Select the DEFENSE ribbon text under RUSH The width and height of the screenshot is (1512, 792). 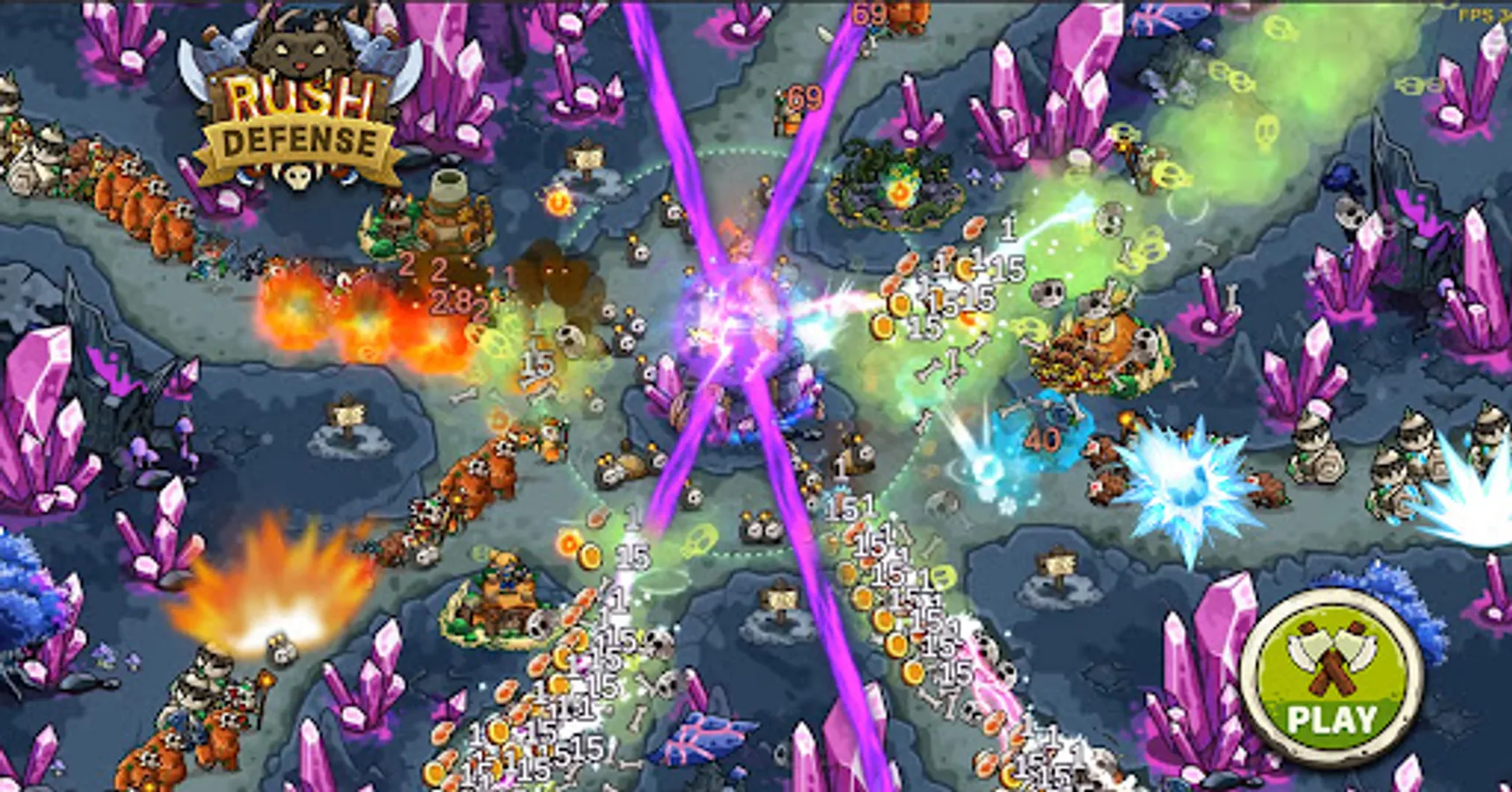[299, 136]
